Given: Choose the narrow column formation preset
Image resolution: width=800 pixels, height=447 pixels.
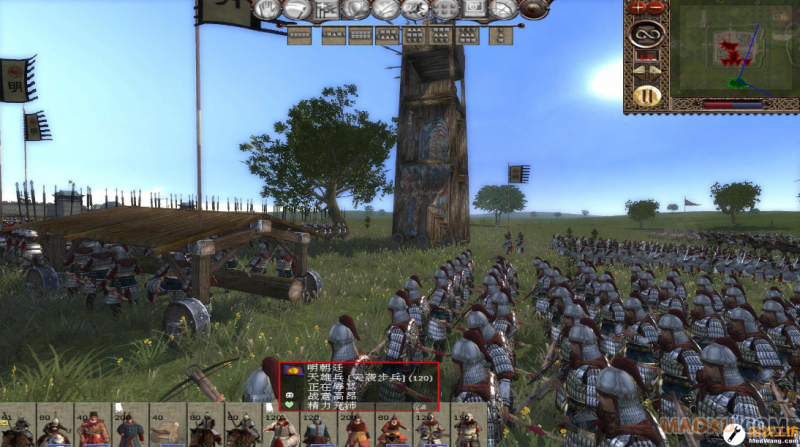Looking at the screenshot, I should (497, 35).
